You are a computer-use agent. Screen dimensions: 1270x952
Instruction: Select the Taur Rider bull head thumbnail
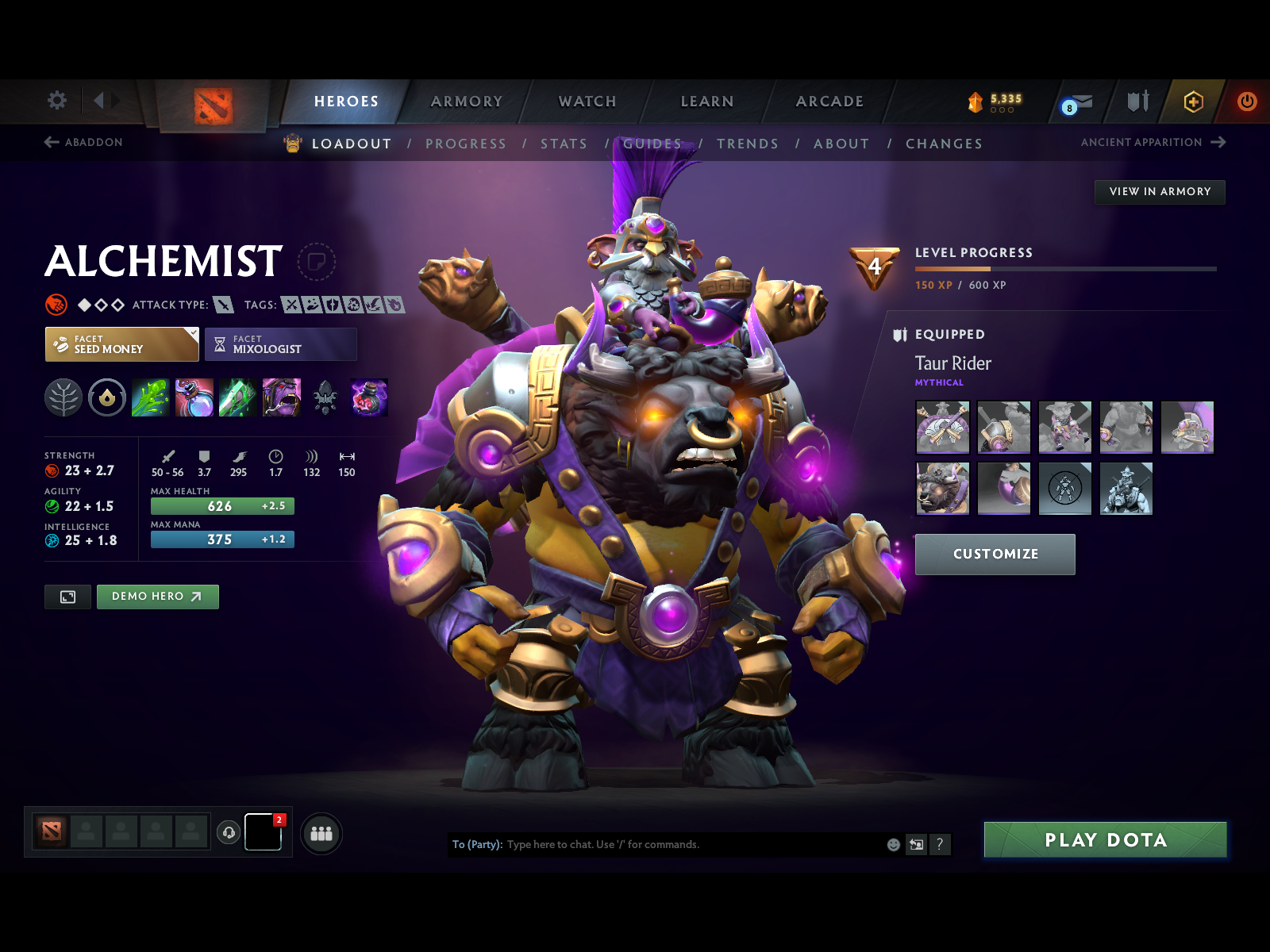(942, 489)
